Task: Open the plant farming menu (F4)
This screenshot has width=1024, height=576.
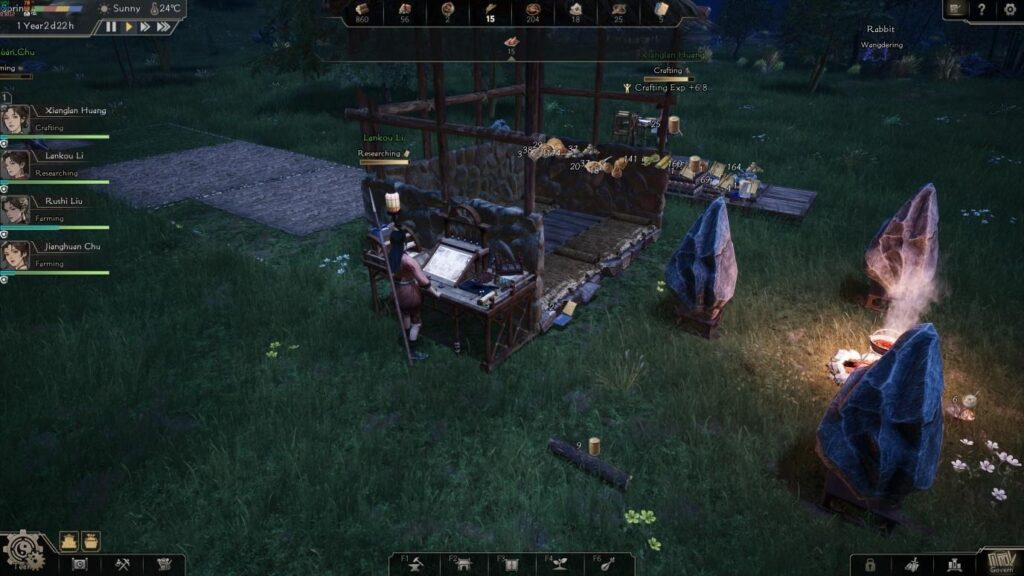Action: click(x=560, y=565)
